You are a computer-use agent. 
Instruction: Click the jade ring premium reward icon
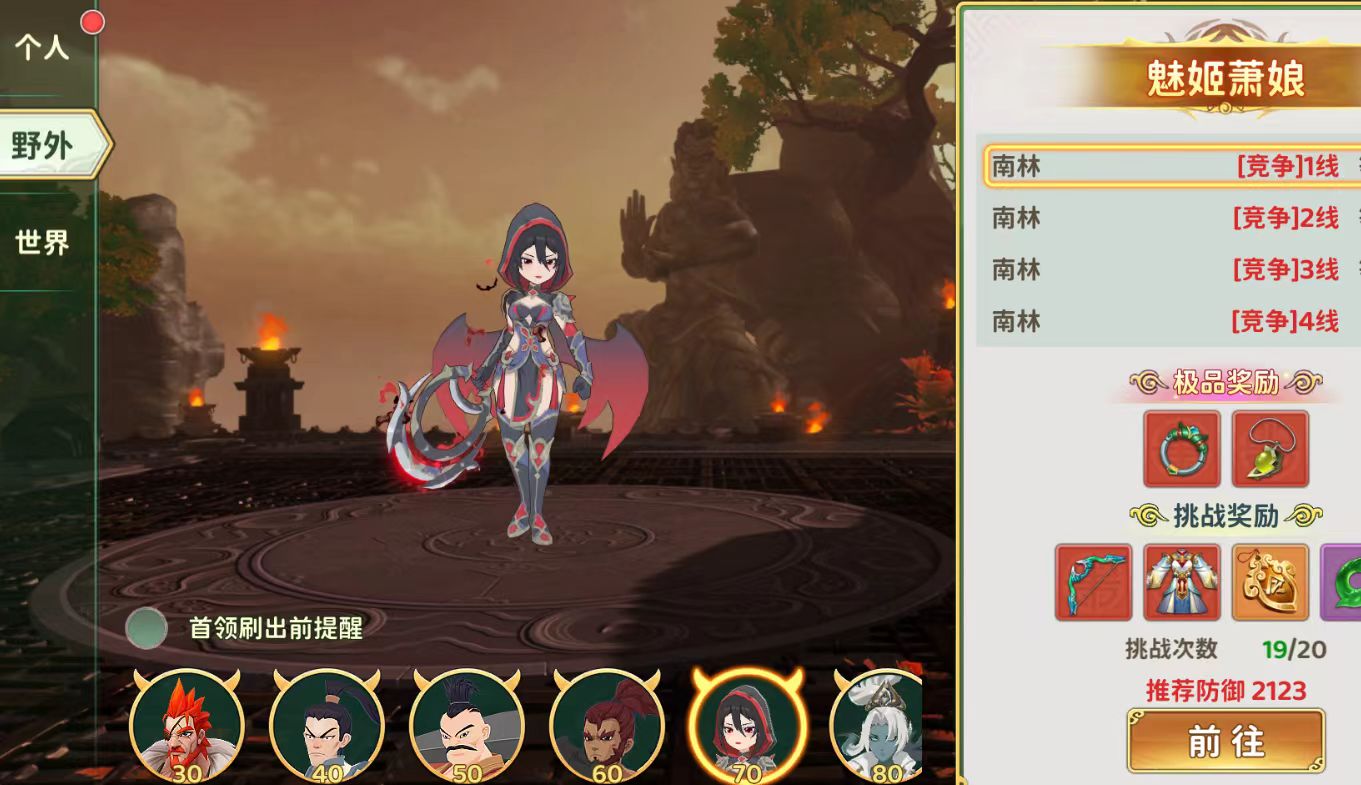1182,450
